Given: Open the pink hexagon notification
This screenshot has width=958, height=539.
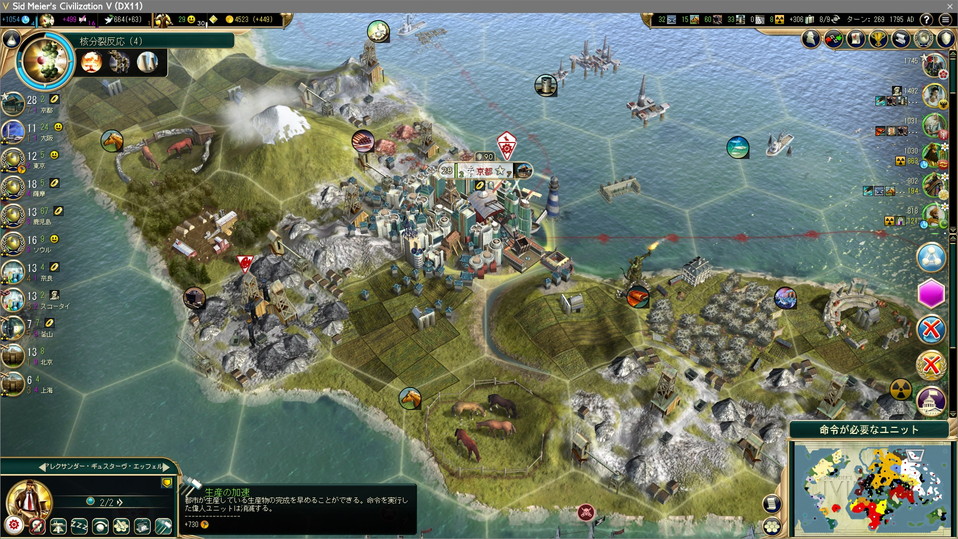Looking at the screenshot, I should tap(931, 294).
